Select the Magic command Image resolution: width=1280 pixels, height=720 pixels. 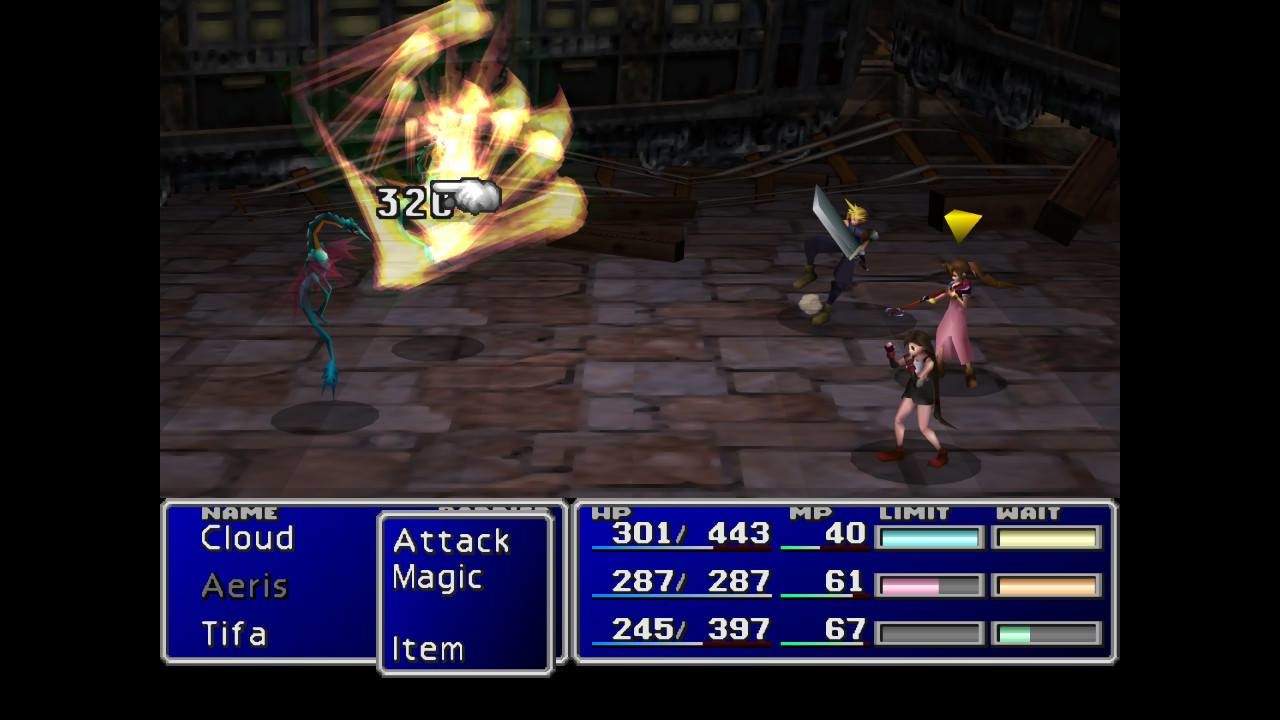[x=437, y=577]
